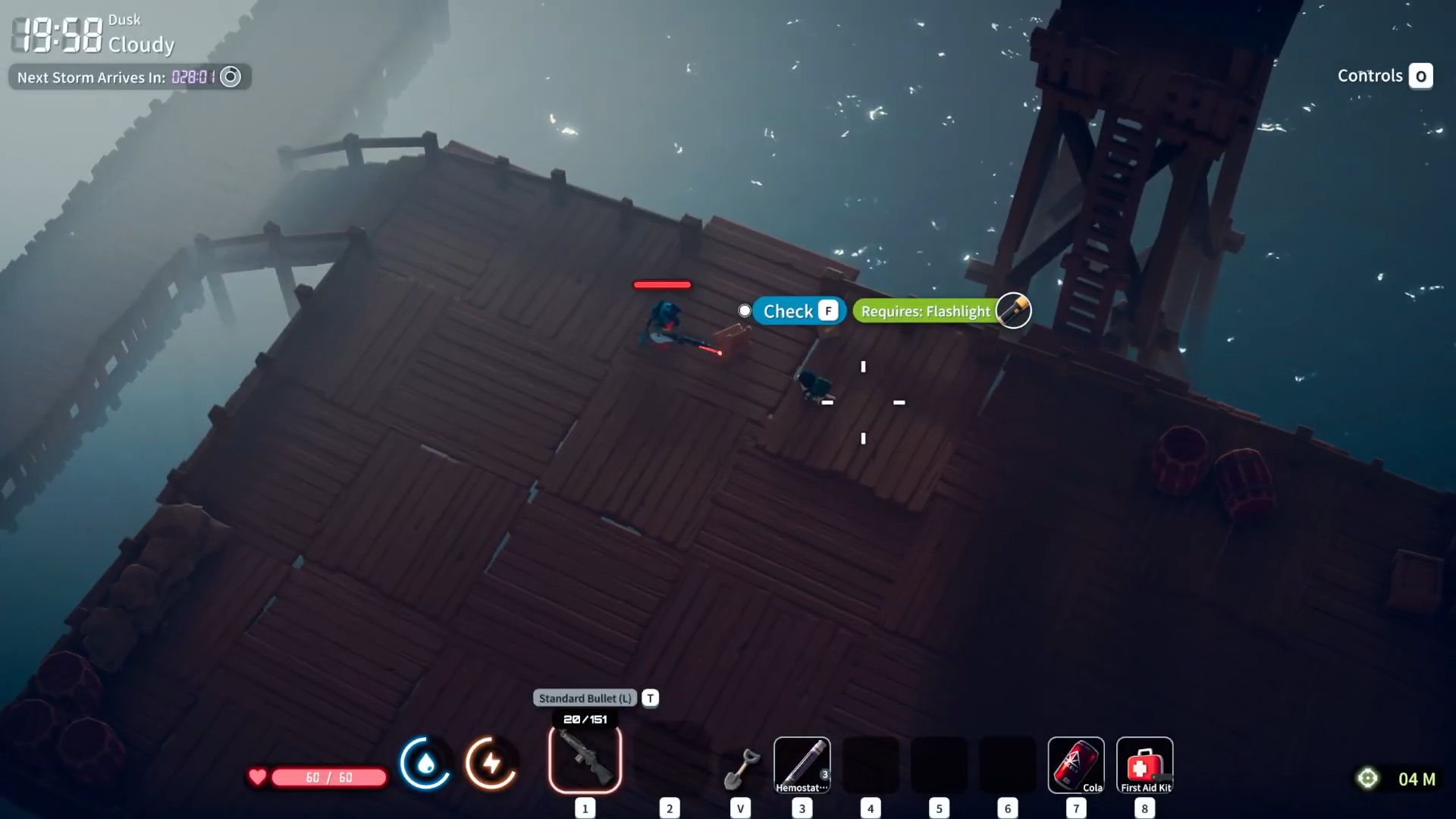Click the storm timer circular progress icon
The height and width of the screenshot is (819, 1456).
point(231,77)
